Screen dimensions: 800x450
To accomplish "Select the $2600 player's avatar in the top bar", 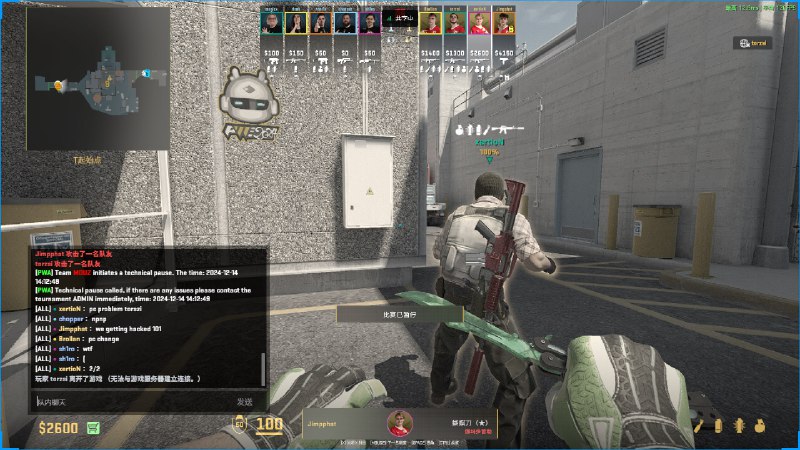I will pos(479,24).
